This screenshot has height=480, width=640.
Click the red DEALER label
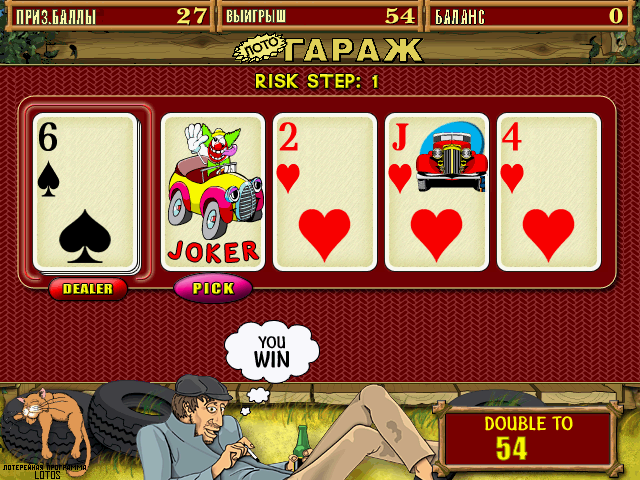click(88, 289)
